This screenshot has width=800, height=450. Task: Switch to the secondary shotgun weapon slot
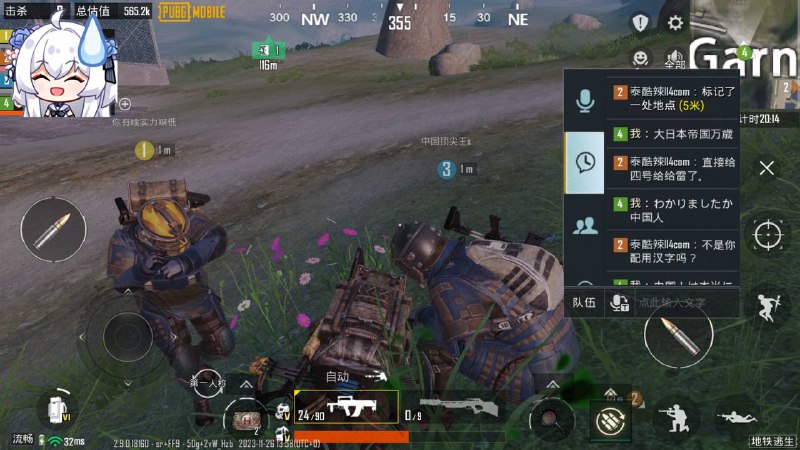(455, 407)
